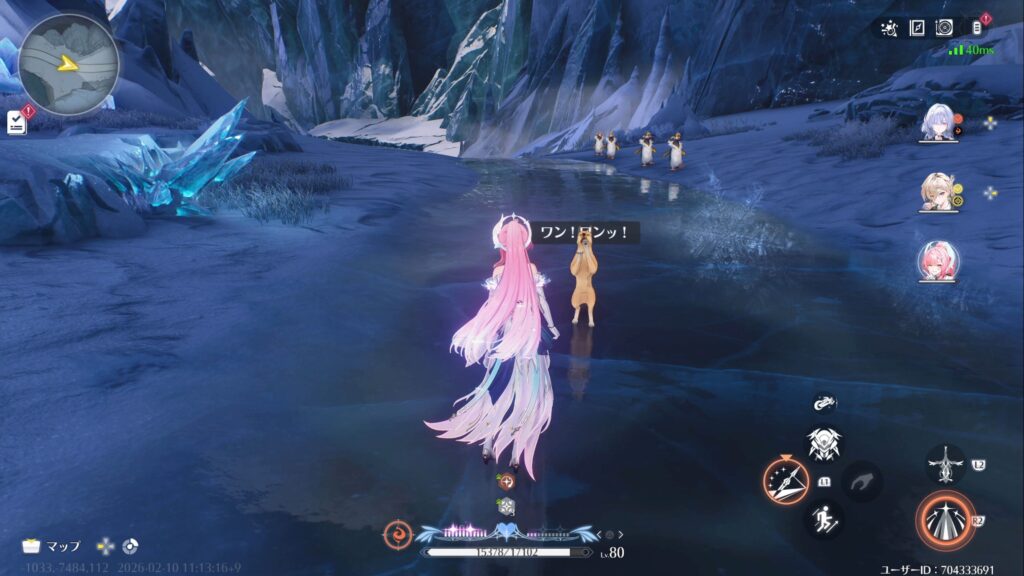Image resolution: width=1024 pixels, height=576 pixels.
Task: Click the orange swirl icon beside health bar
Action: [398, 534]
